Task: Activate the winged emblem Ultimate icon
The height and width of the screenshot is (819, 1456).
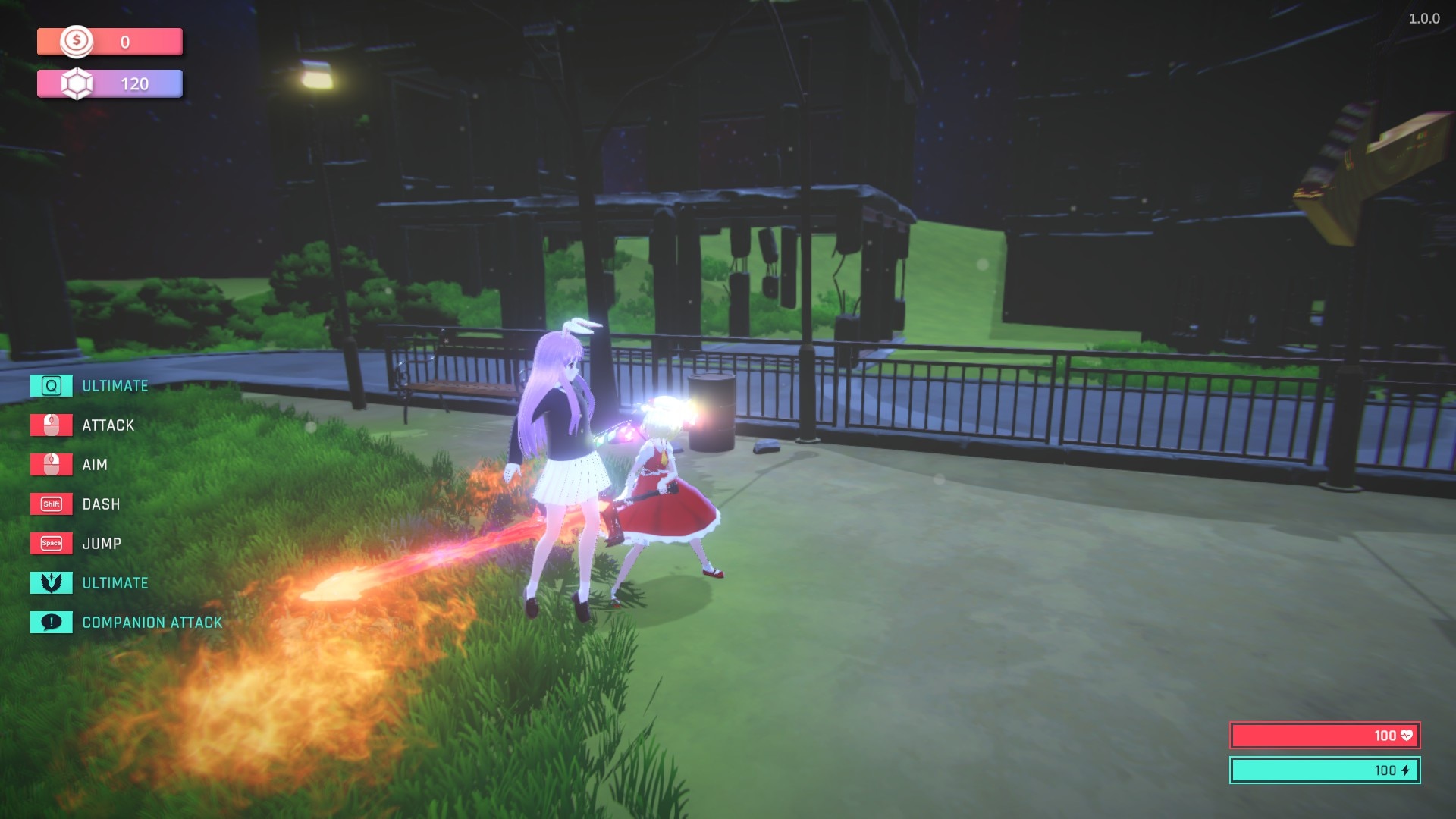Action: (51, 582)
